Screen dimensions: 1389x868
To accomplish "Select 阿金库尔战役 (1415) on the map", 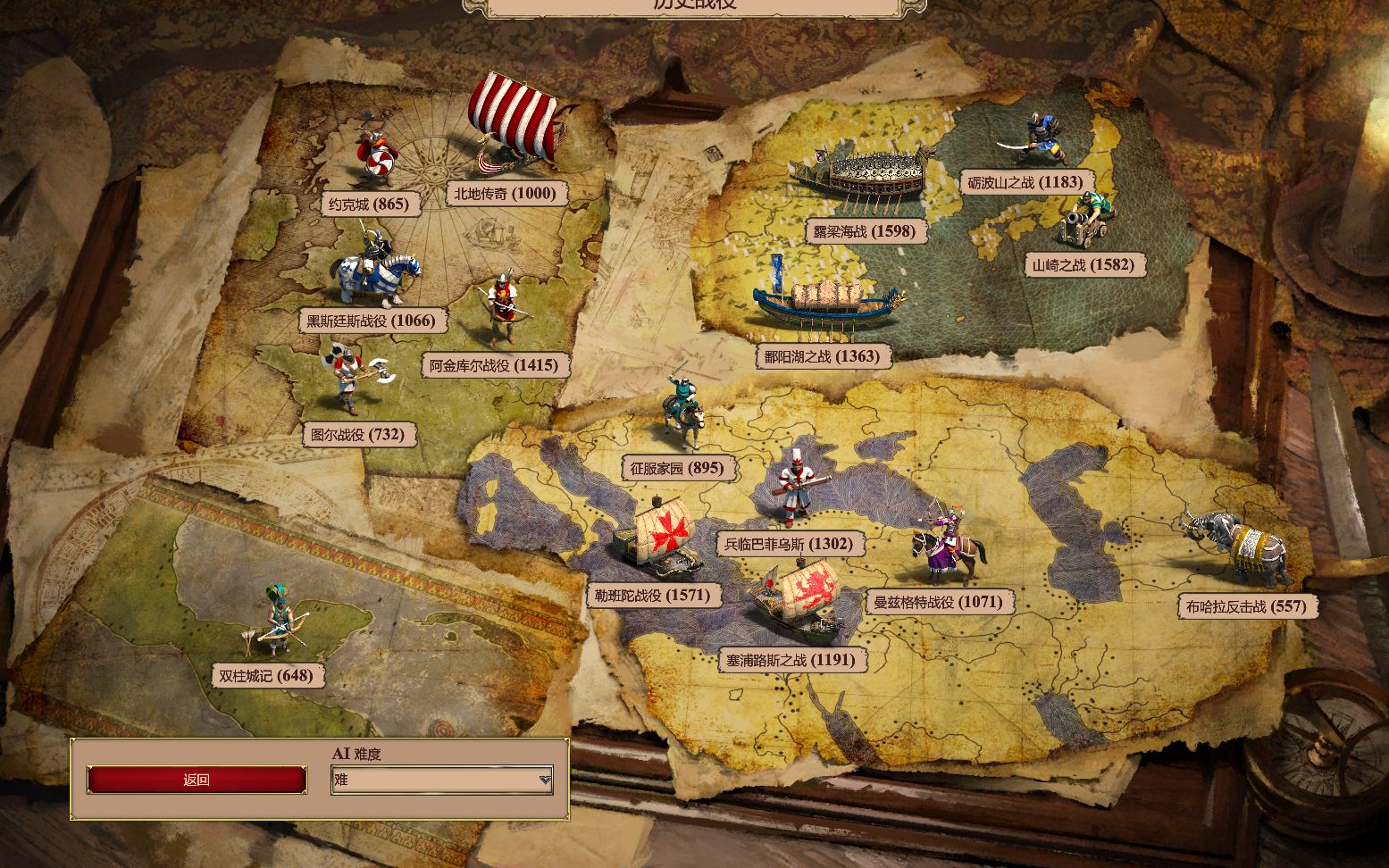I will point(493,365).
